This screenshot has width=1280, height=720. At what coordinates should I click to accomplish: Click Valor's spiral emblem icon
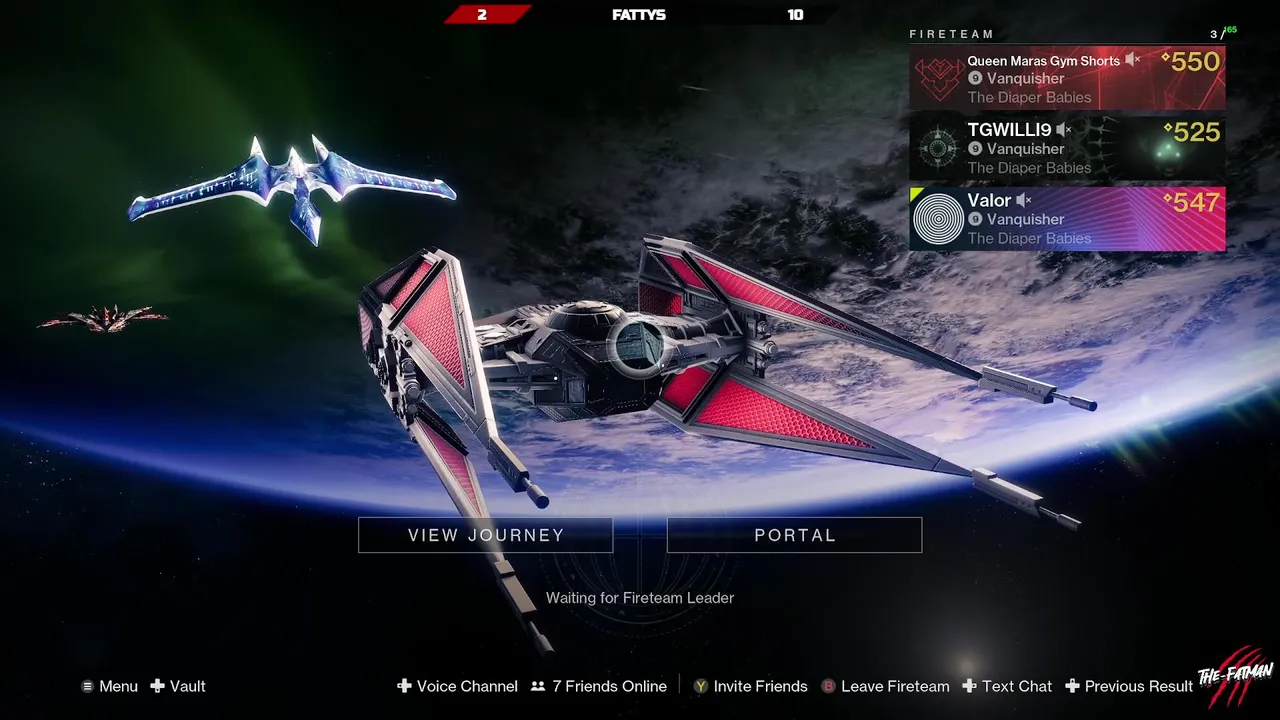[939, 219]
